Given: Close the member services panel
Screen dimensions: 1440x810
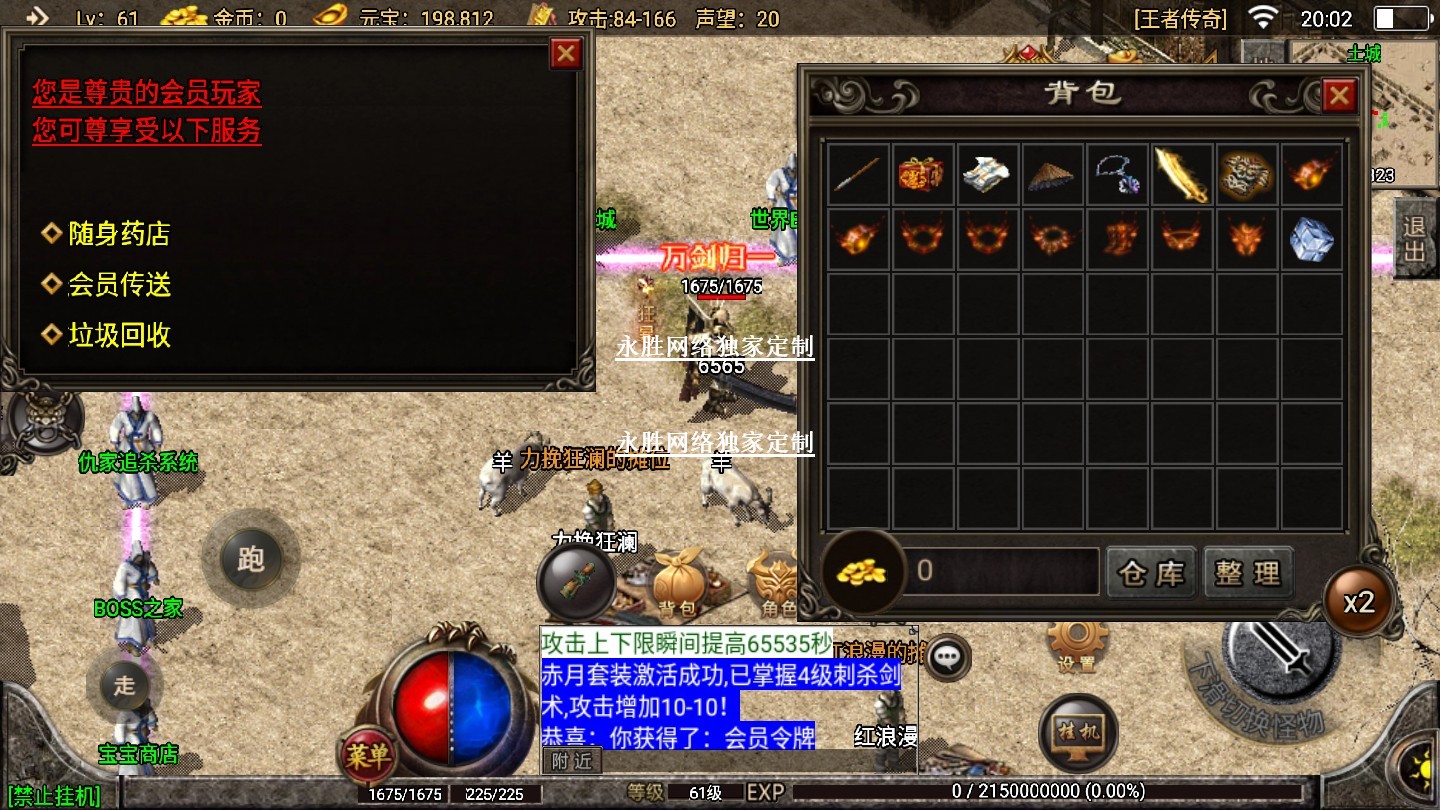Looking at the screenshot, I should [566, 53].
